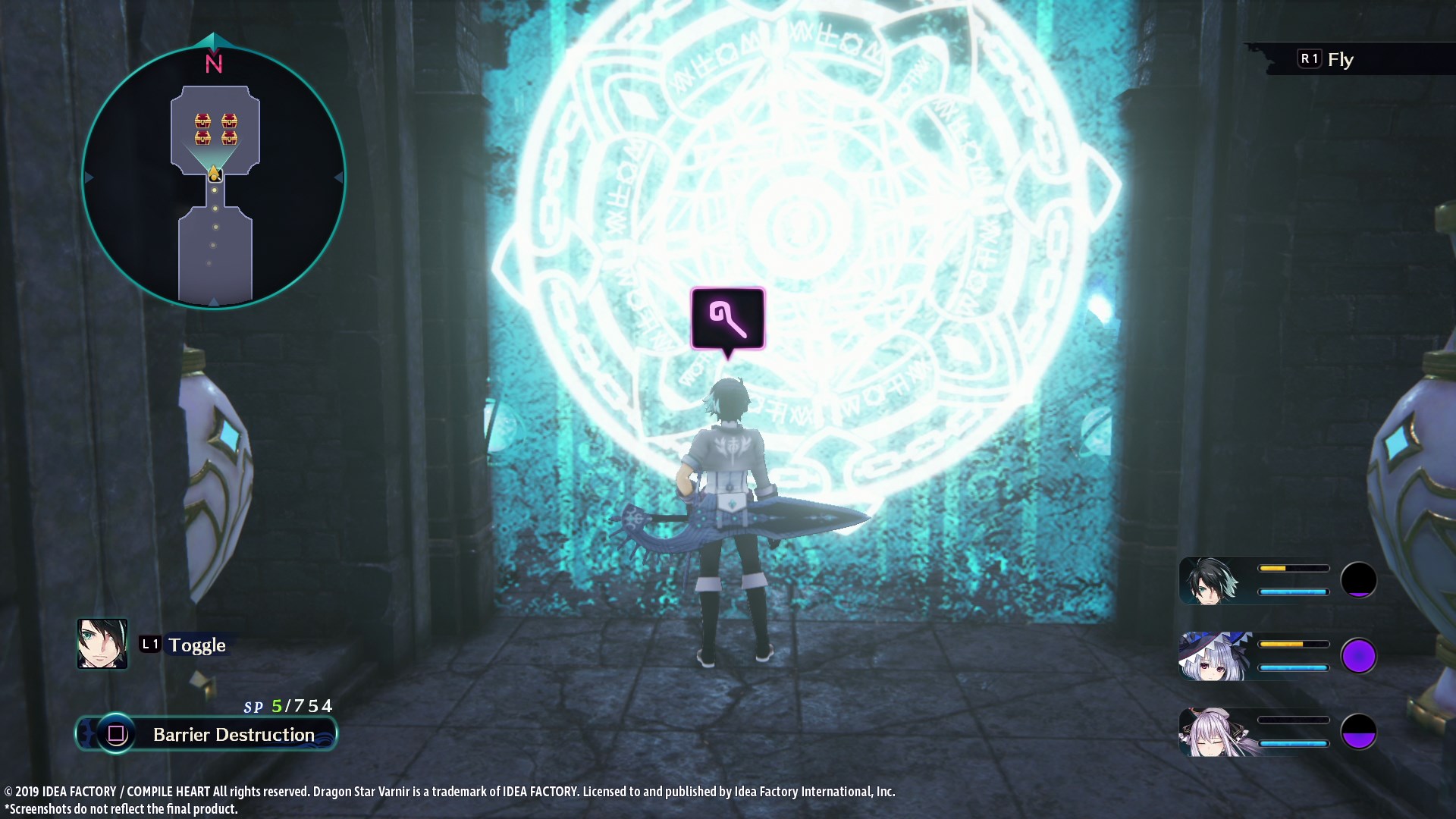
Task: Select the wand interaction icon above character
Action: pos(727,318)
